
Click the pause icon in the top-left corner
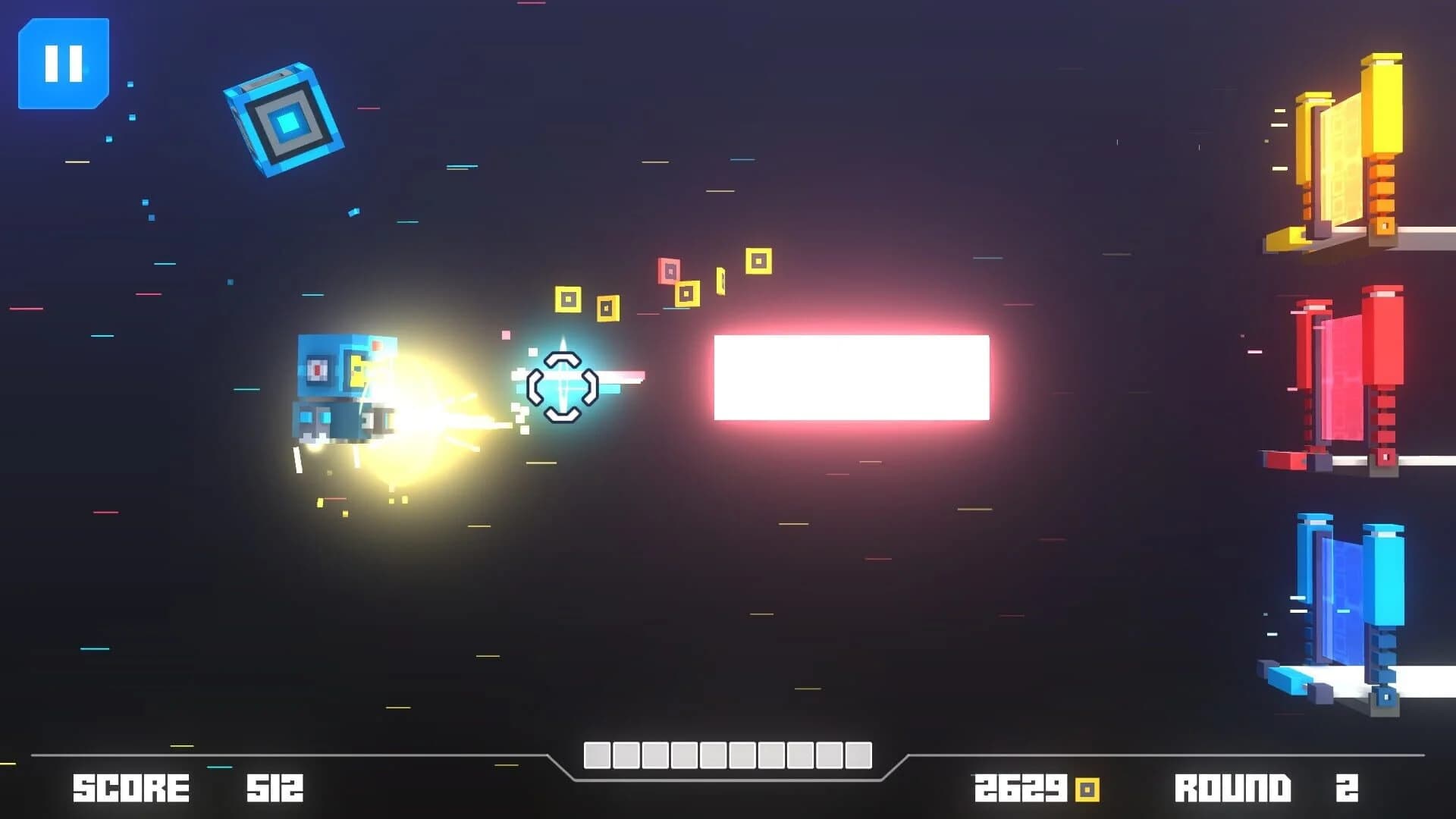(64, 64)
